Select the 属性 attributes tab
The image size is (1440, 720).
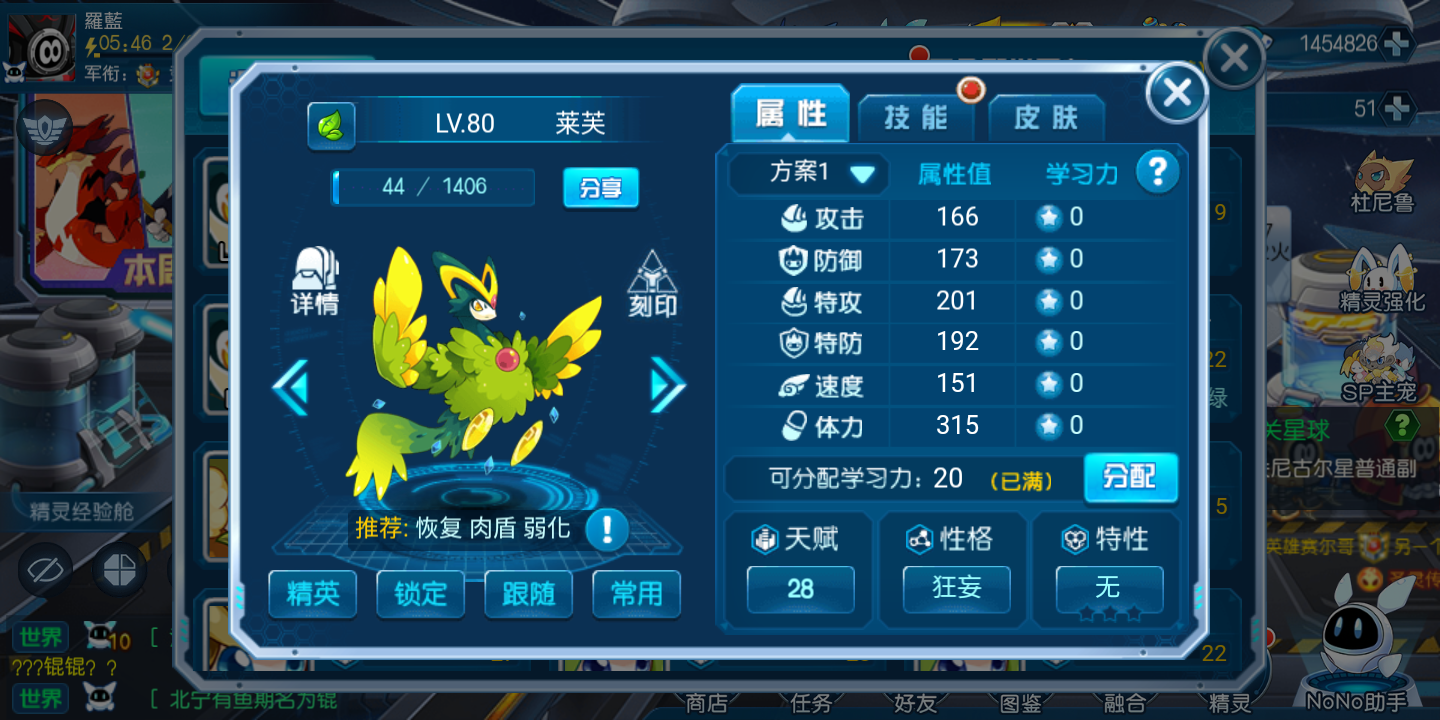coord(790,114)
